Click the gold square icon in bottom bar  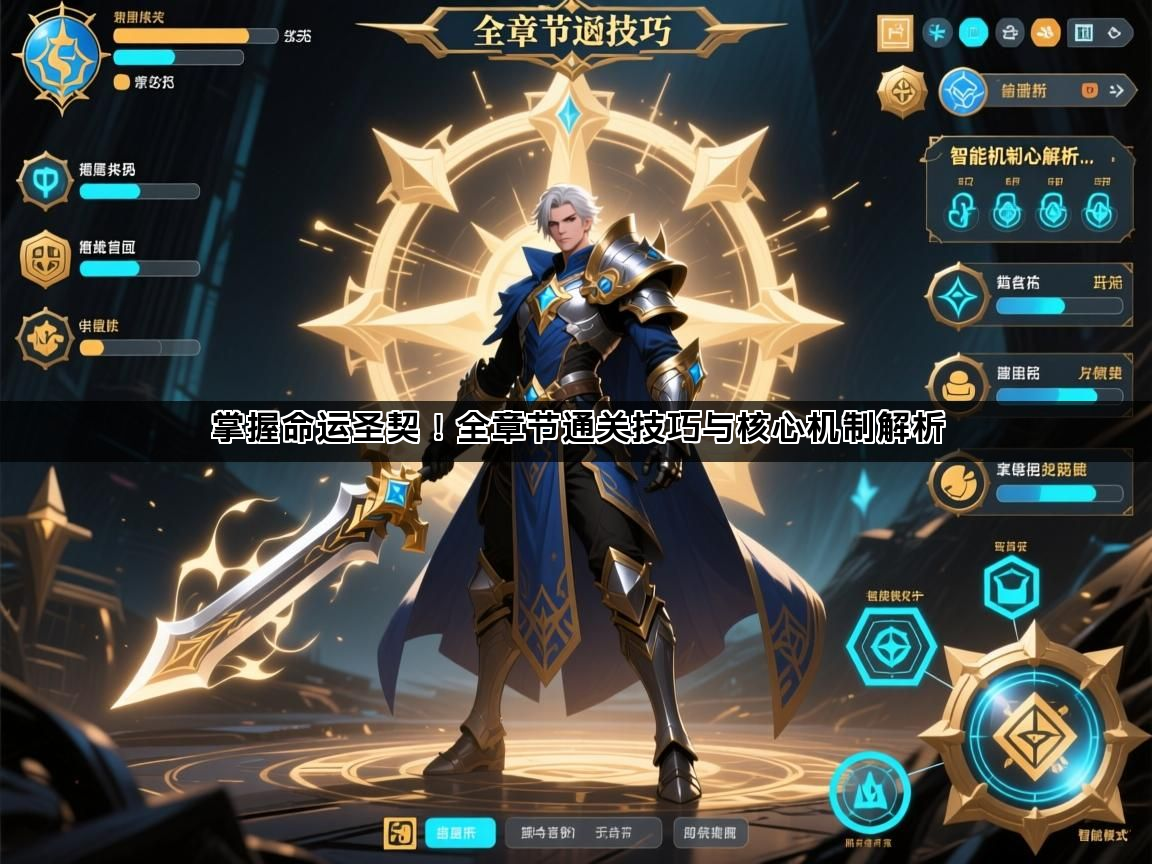click(x=401, y=832)
